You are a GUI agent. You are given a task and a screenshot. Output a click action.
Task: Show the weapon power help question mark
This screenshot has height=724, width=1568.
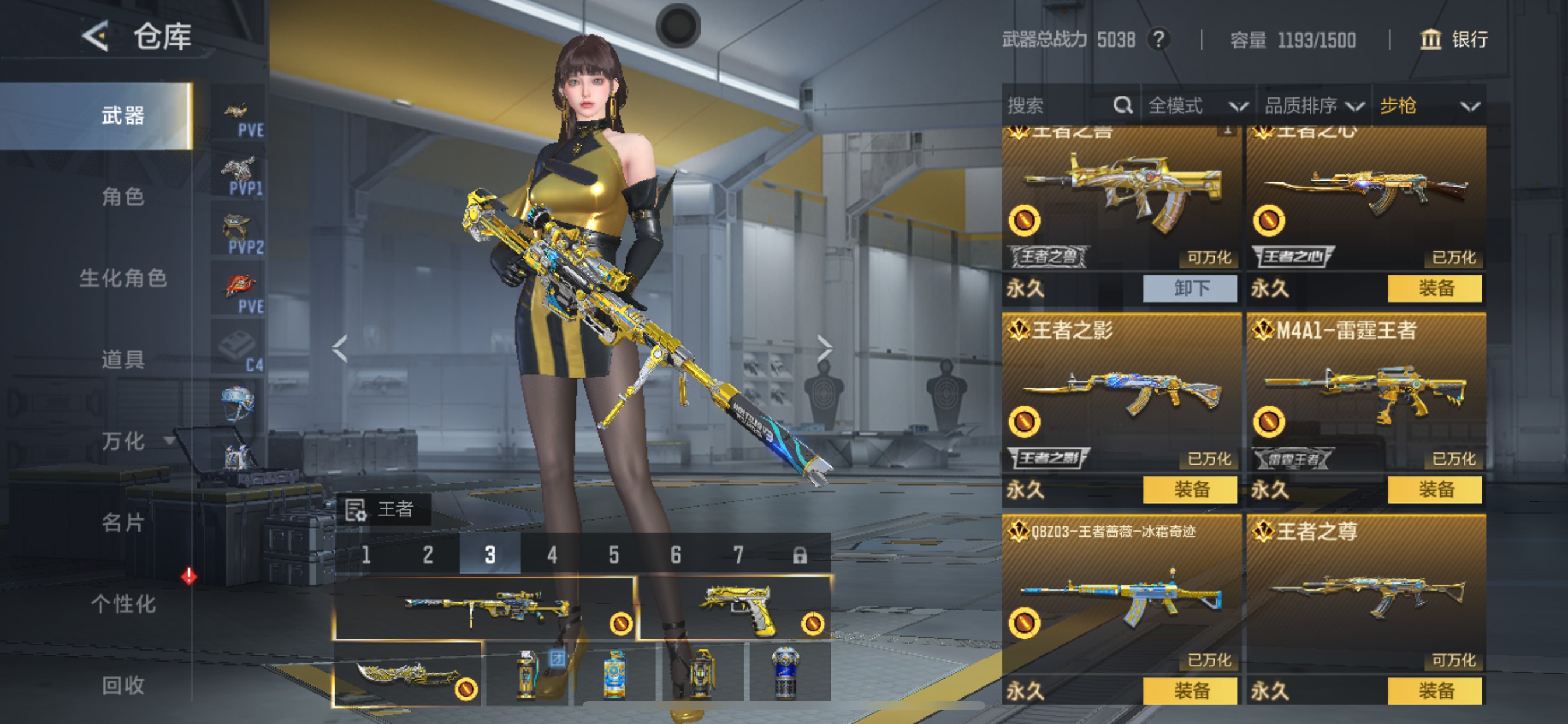pyautogui.click(x=1158, y=40)
